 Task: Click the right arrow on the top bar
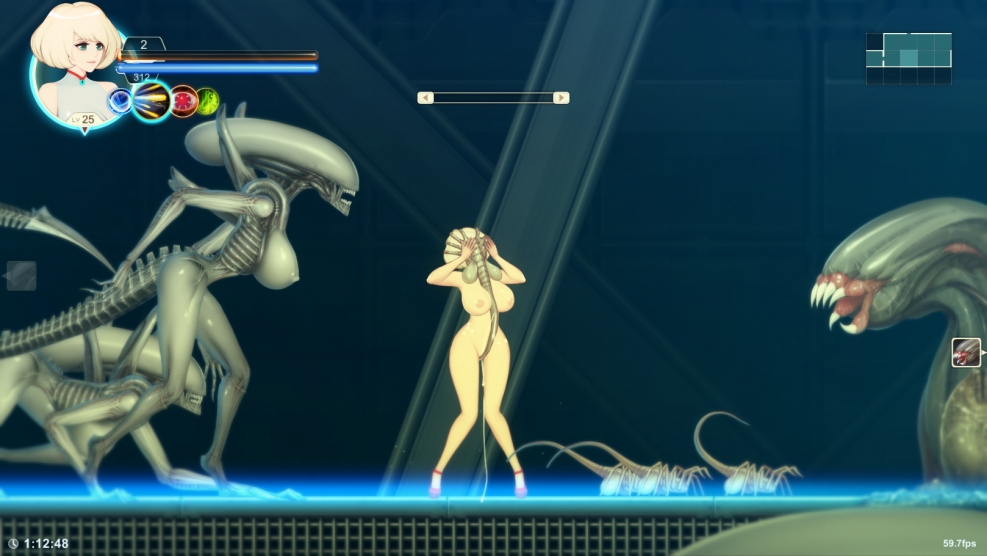pos(561,98)
